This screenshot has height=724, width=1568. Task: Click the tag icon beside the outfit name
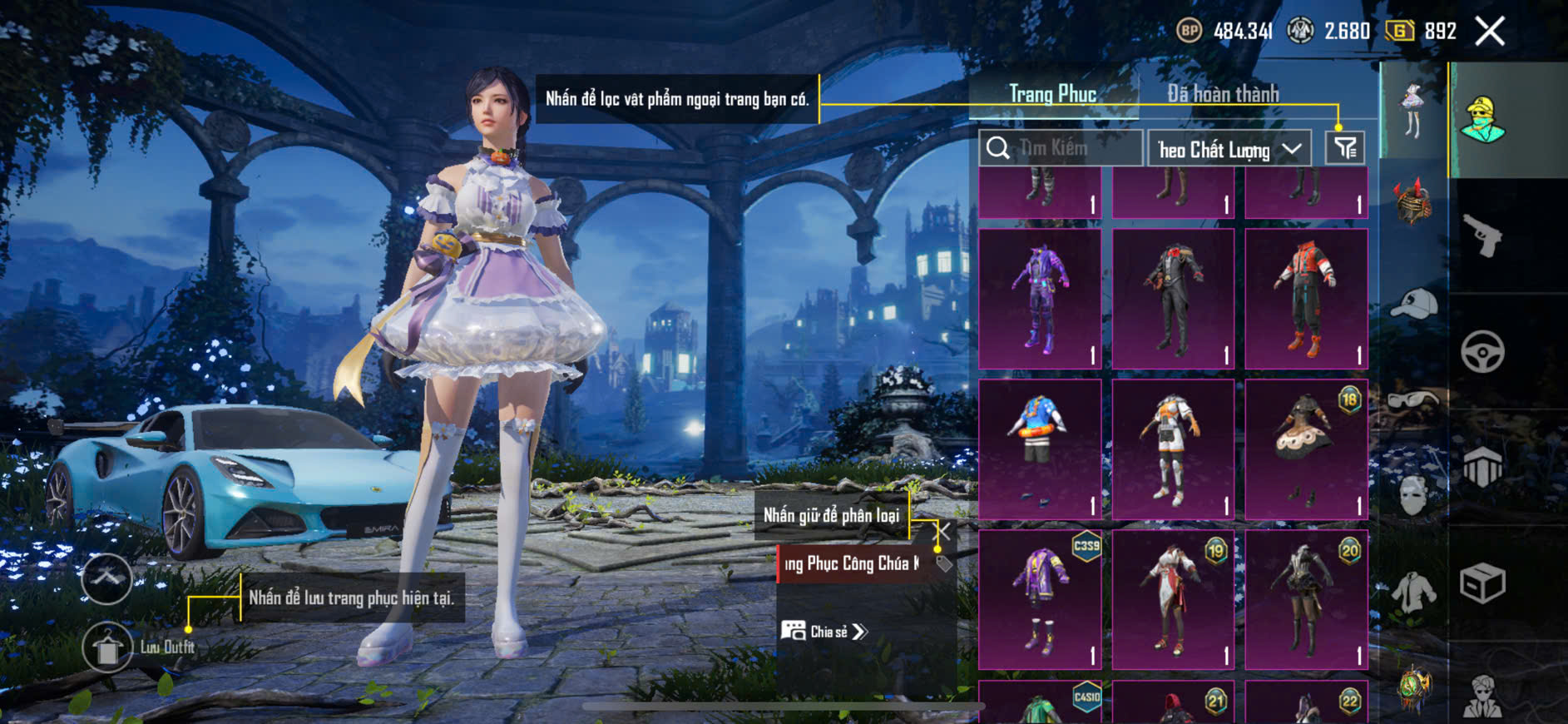tap(943, 564)
